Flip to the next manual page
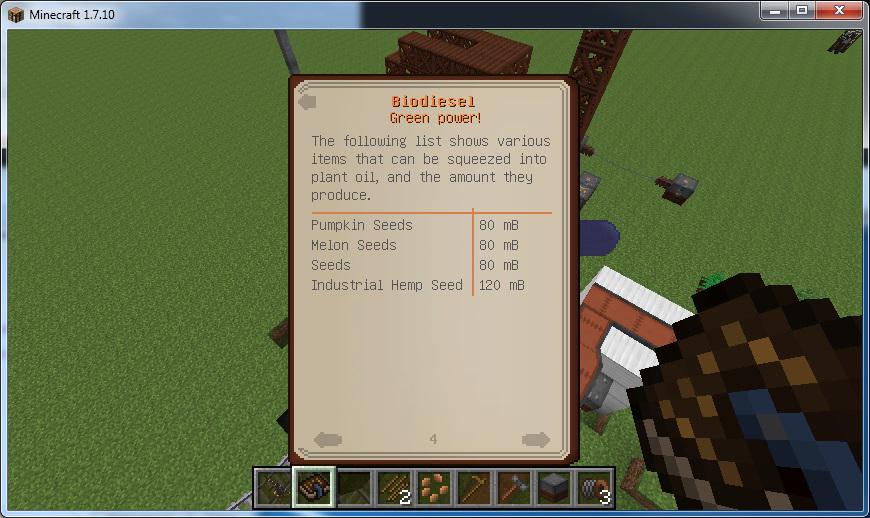 536,440
